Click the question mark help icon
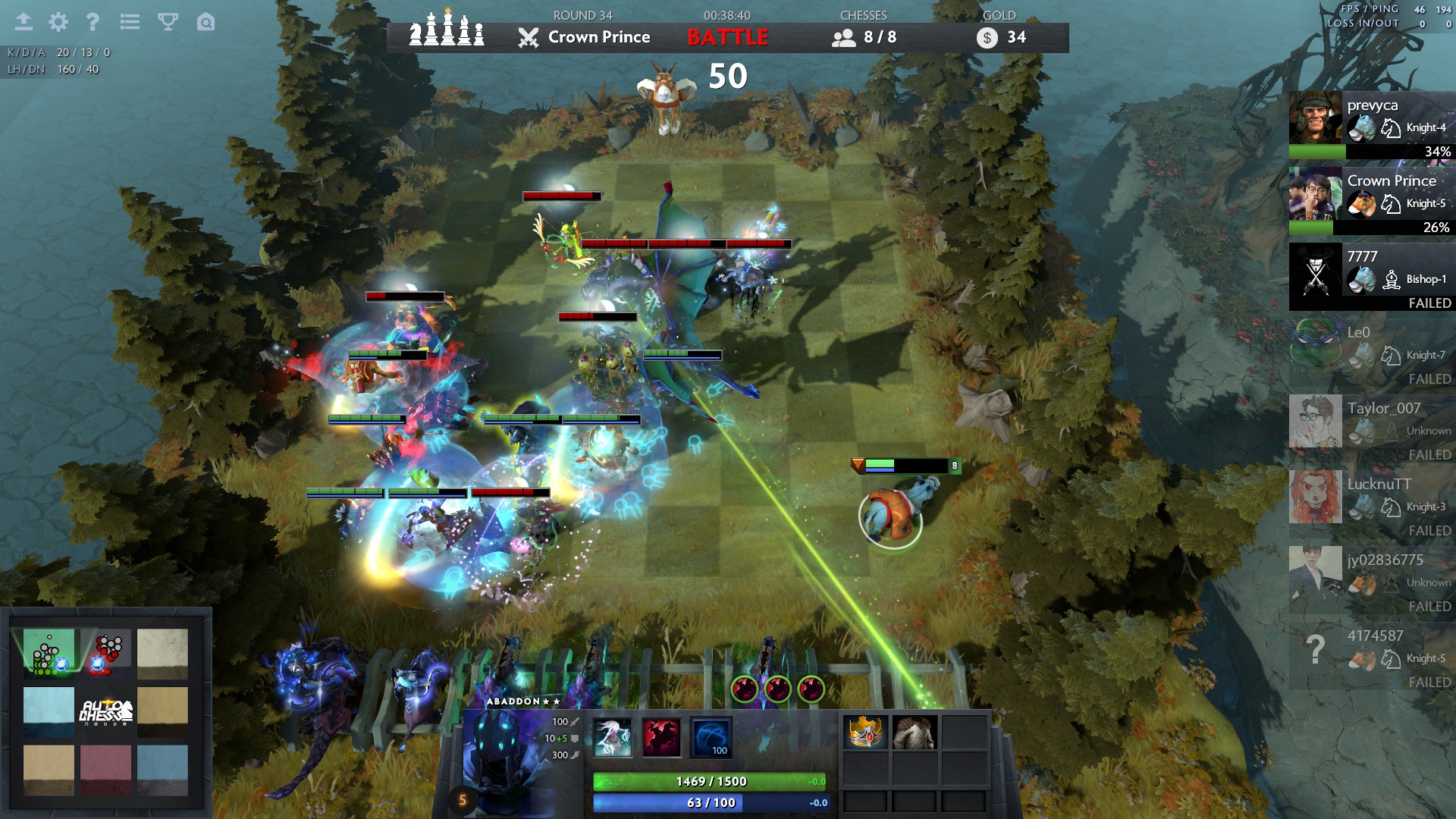The height and width of the screenshot is (819, 1456). (x=93, y=22)
